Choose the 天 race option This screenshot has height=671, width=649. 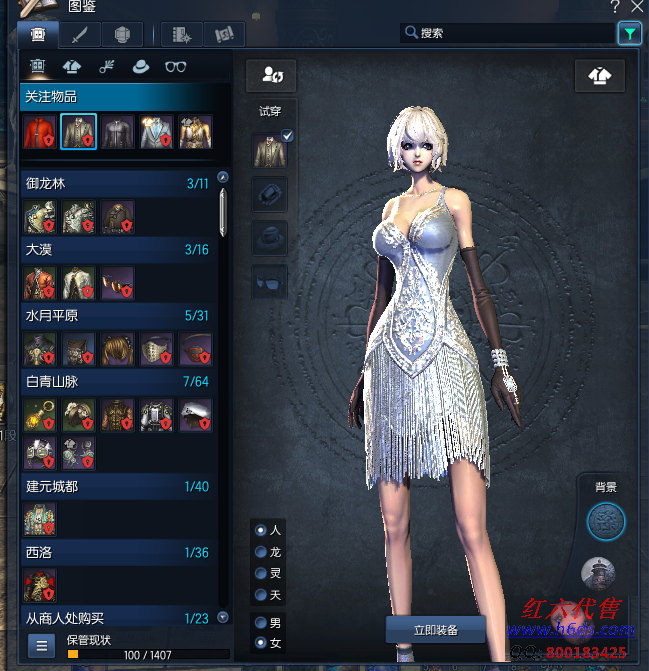(262, 595)
